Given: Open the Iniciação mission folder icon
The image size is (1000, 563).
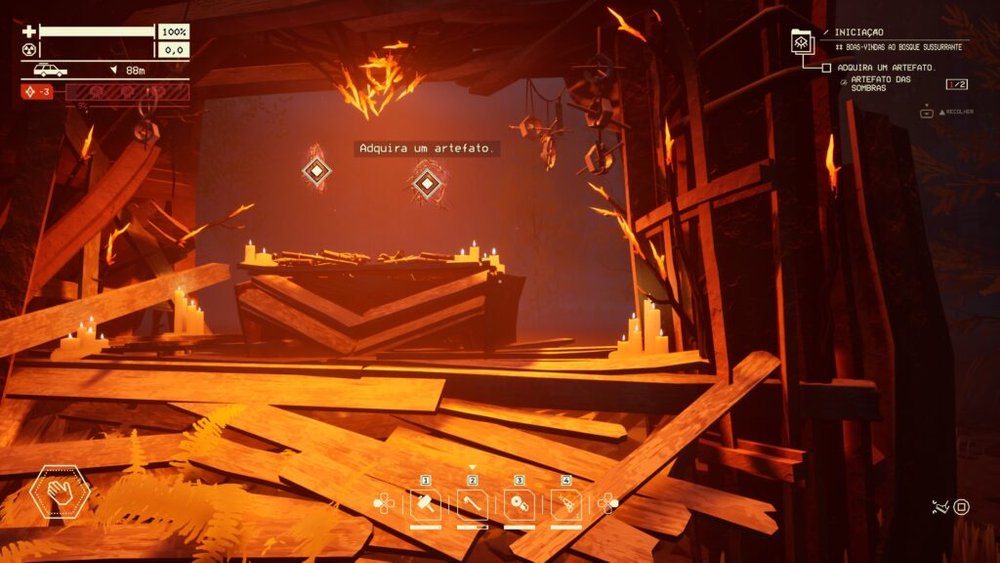Looking at the screenshot, I should 802,41.
